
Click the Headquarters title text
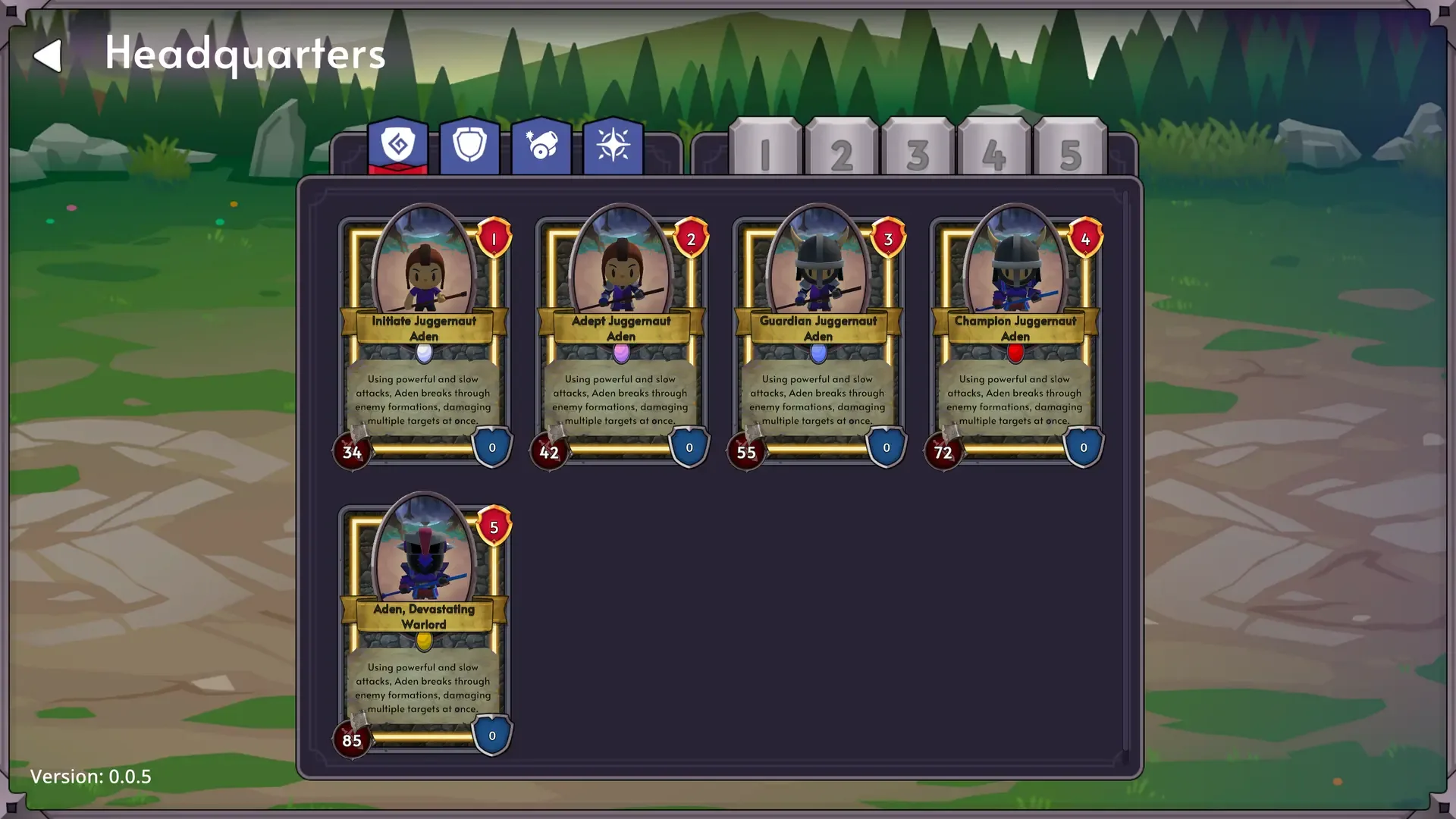(244, 53)
